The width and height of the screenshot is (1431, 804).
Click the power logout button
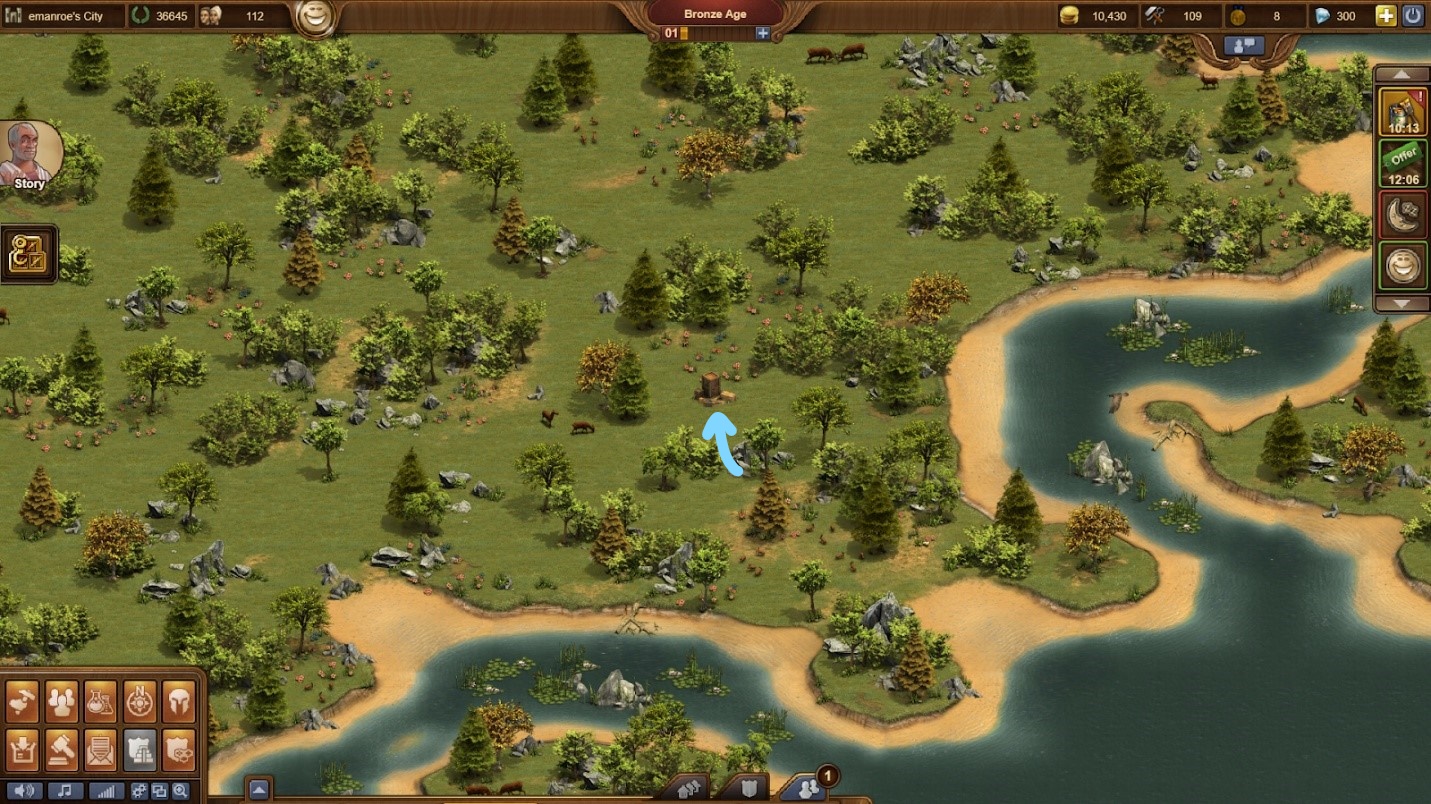[x=1413, y=16]
